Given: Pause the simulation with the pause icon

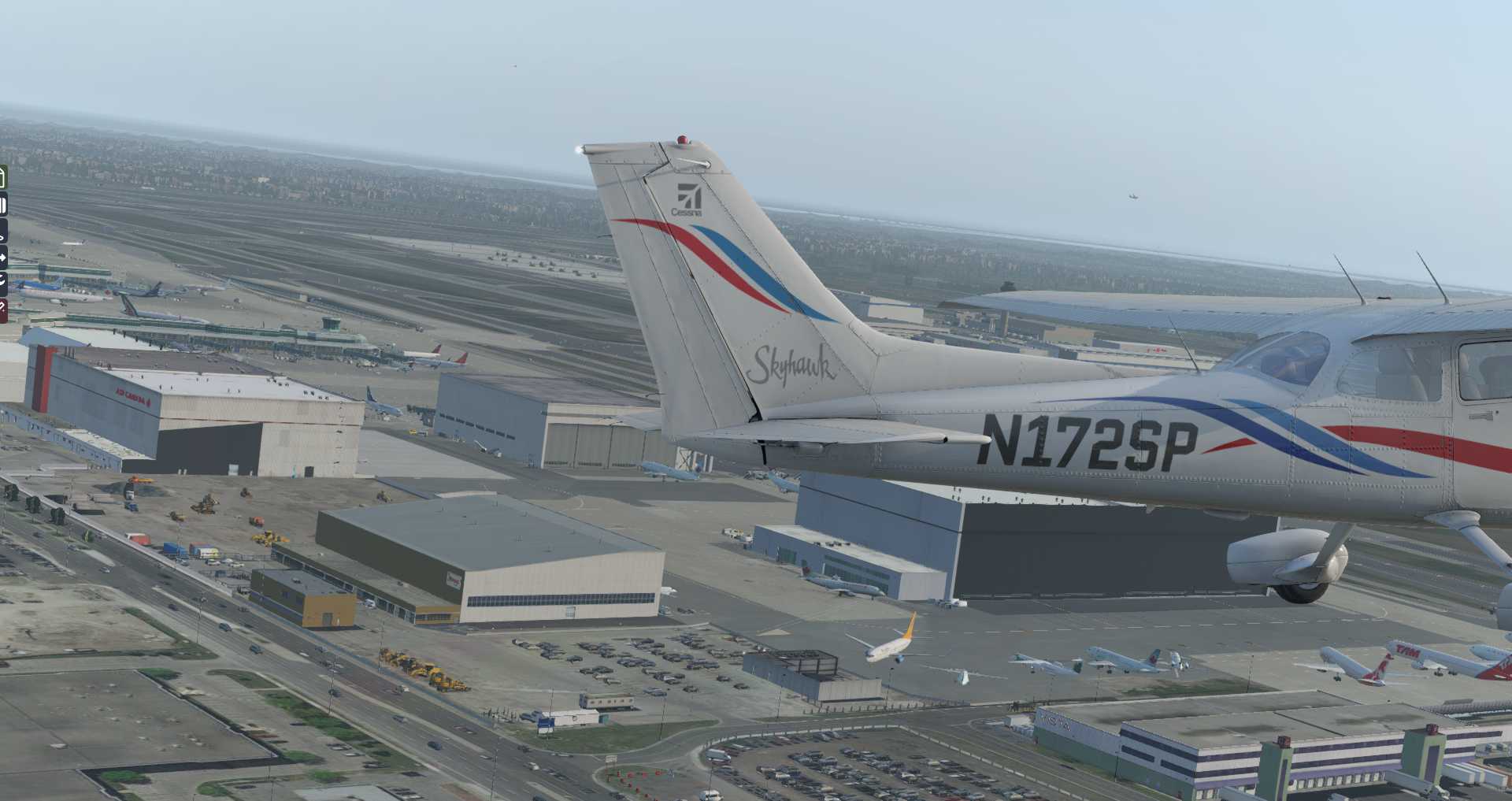Looking at the screenshot, I should tap(2, 206).
